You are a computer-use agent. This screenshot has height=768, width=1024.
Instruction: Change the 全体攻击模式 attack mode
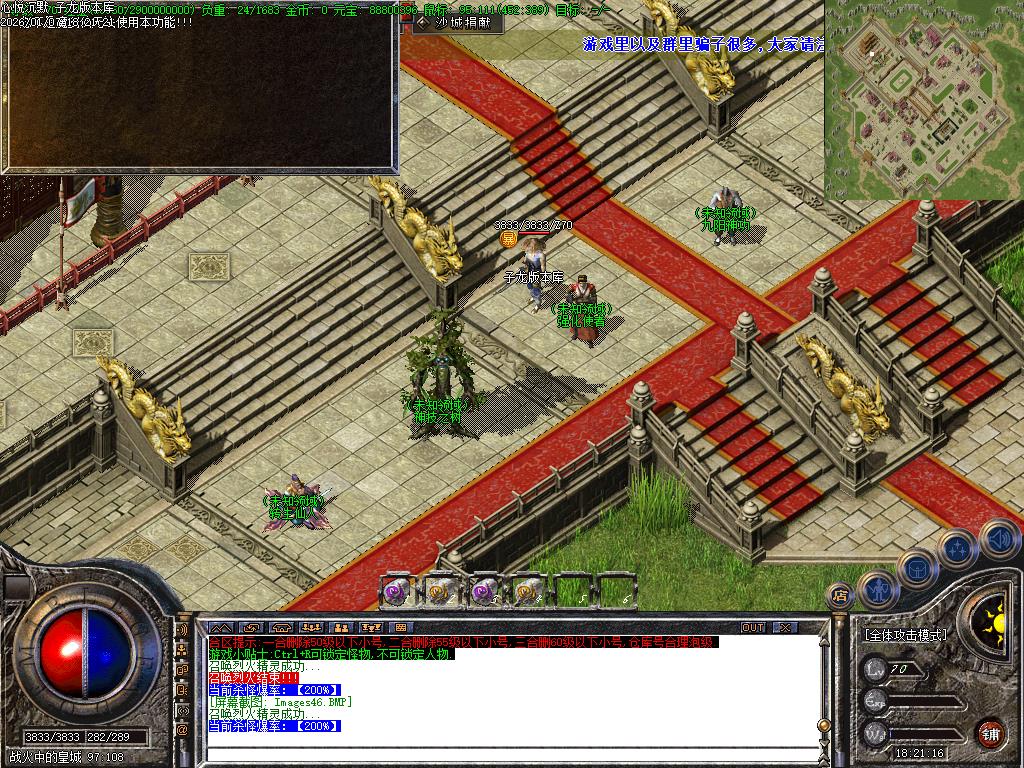[905, 635]
